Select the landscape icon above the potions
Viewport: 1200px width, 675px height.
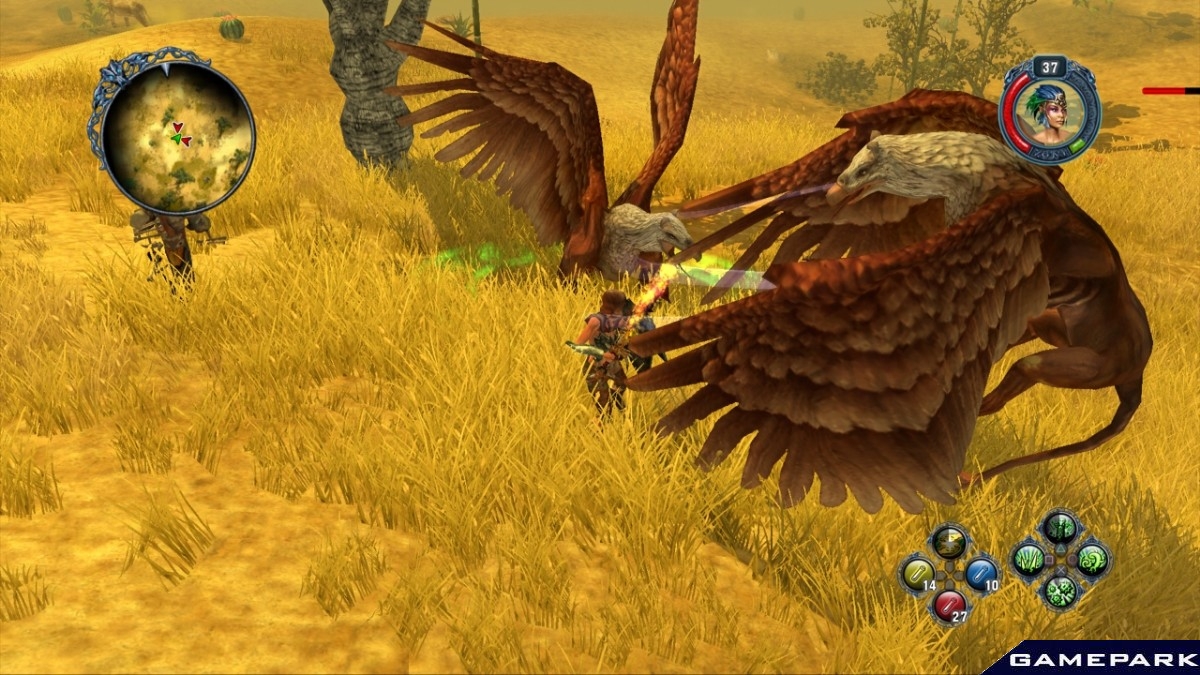pos(949,542)
